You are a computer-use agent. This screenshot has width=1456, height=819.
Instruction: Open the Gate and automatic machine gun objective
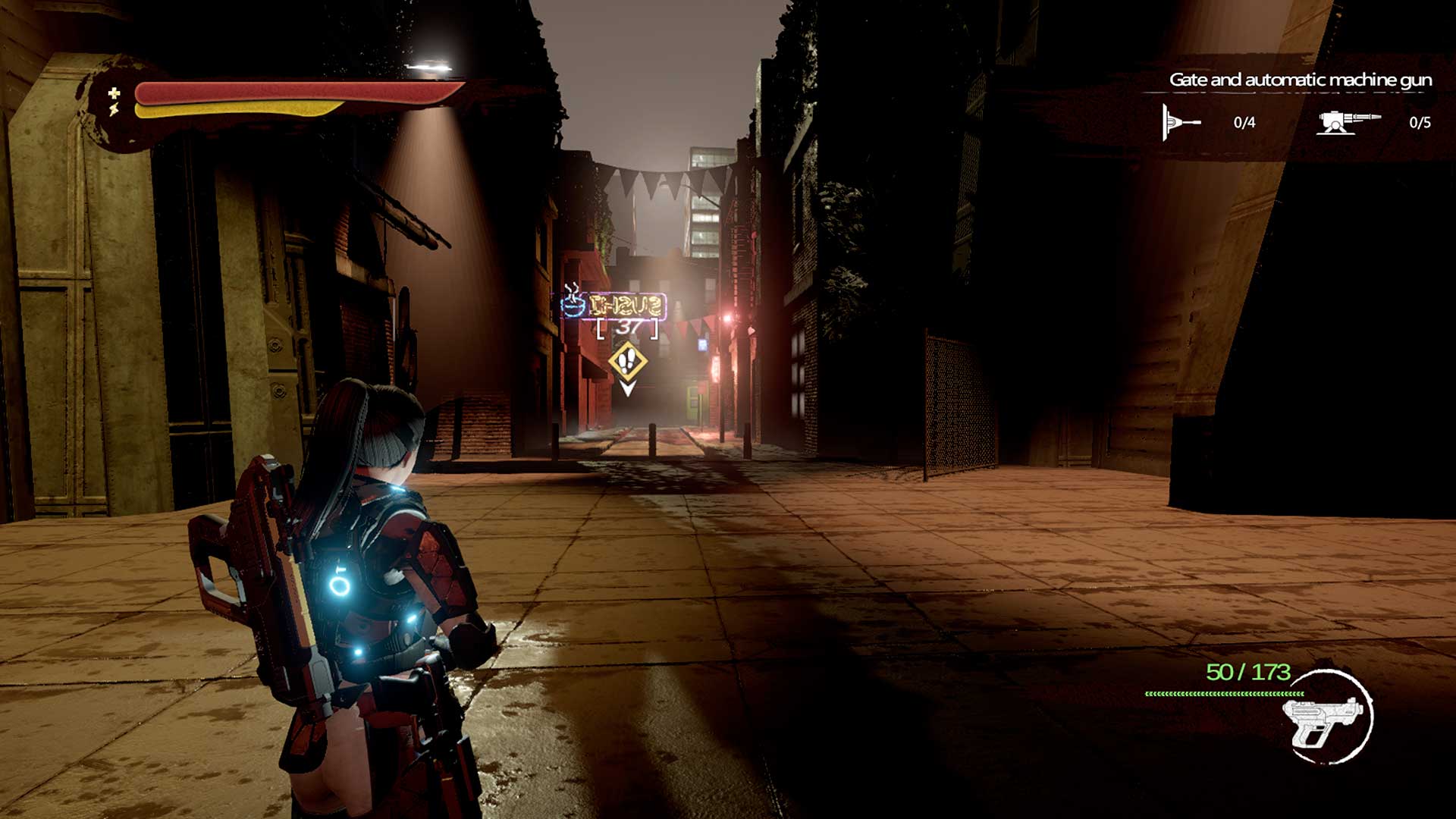1300,80
